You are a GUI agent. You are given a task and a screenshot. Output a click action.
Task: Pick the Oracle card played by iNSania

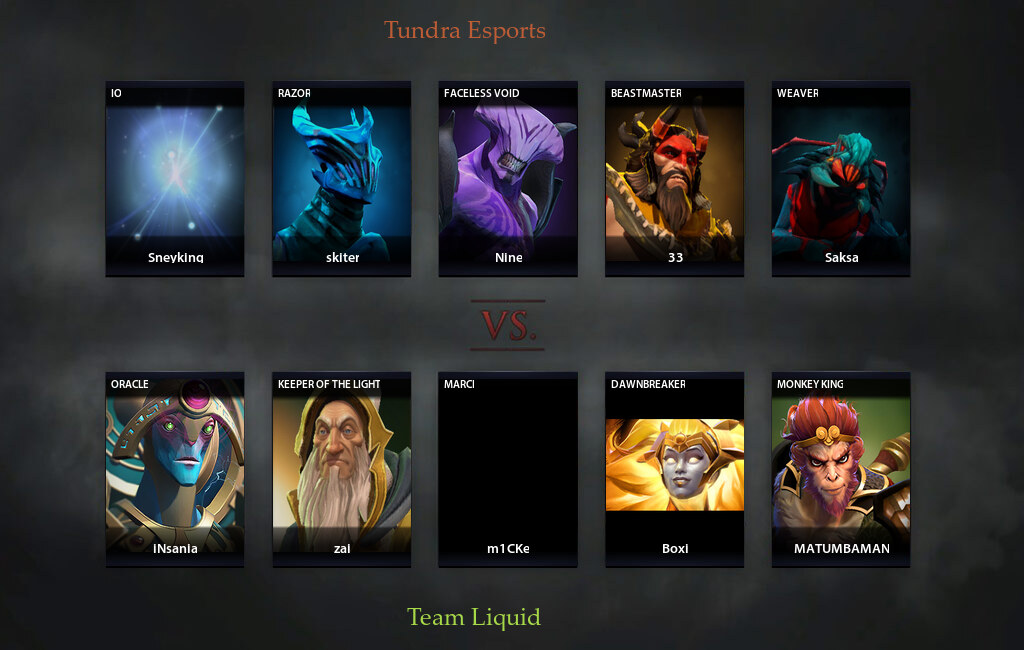coord(175,469)
